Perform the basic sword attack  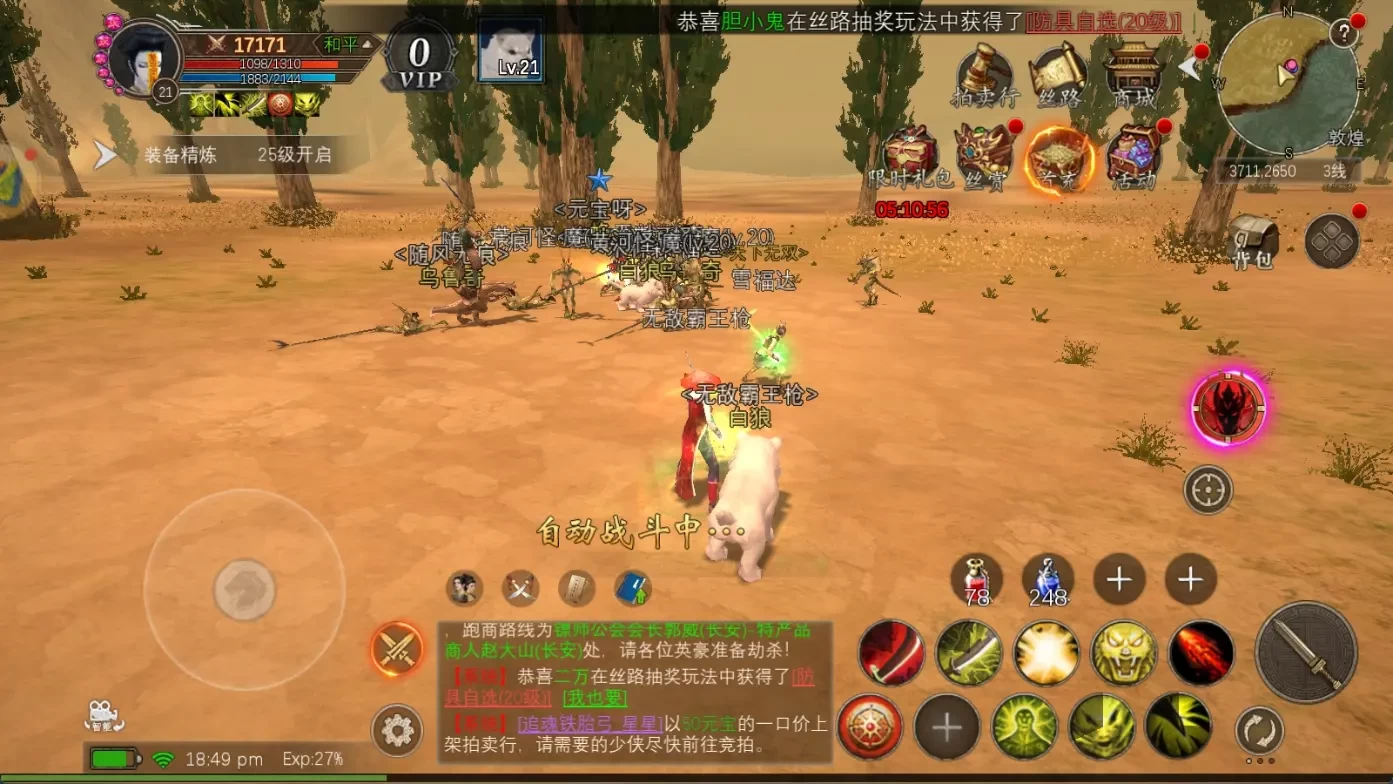[x=1306, y=652]
